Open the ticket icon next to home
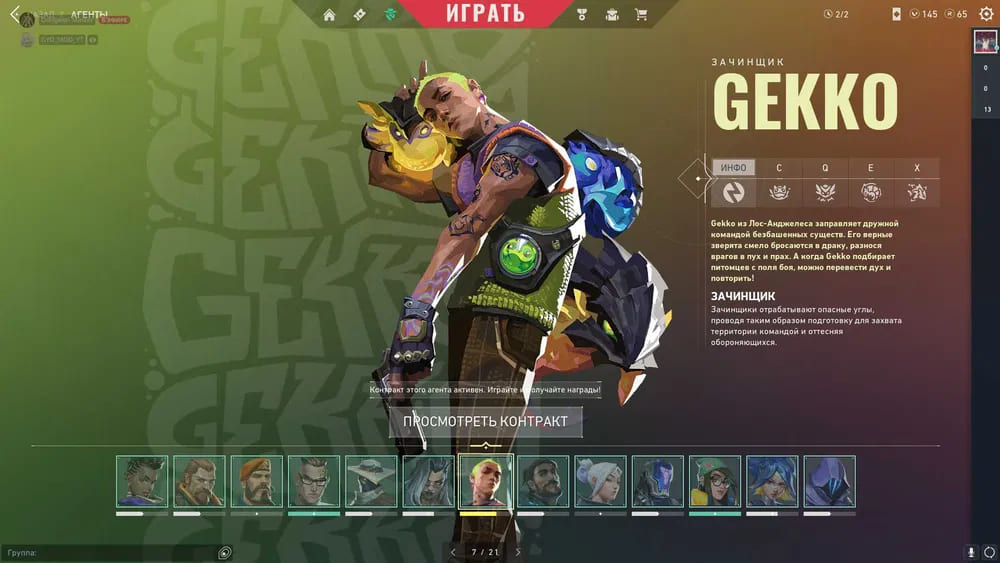This screenshot has width=1000, height=563. pos(360,14)
